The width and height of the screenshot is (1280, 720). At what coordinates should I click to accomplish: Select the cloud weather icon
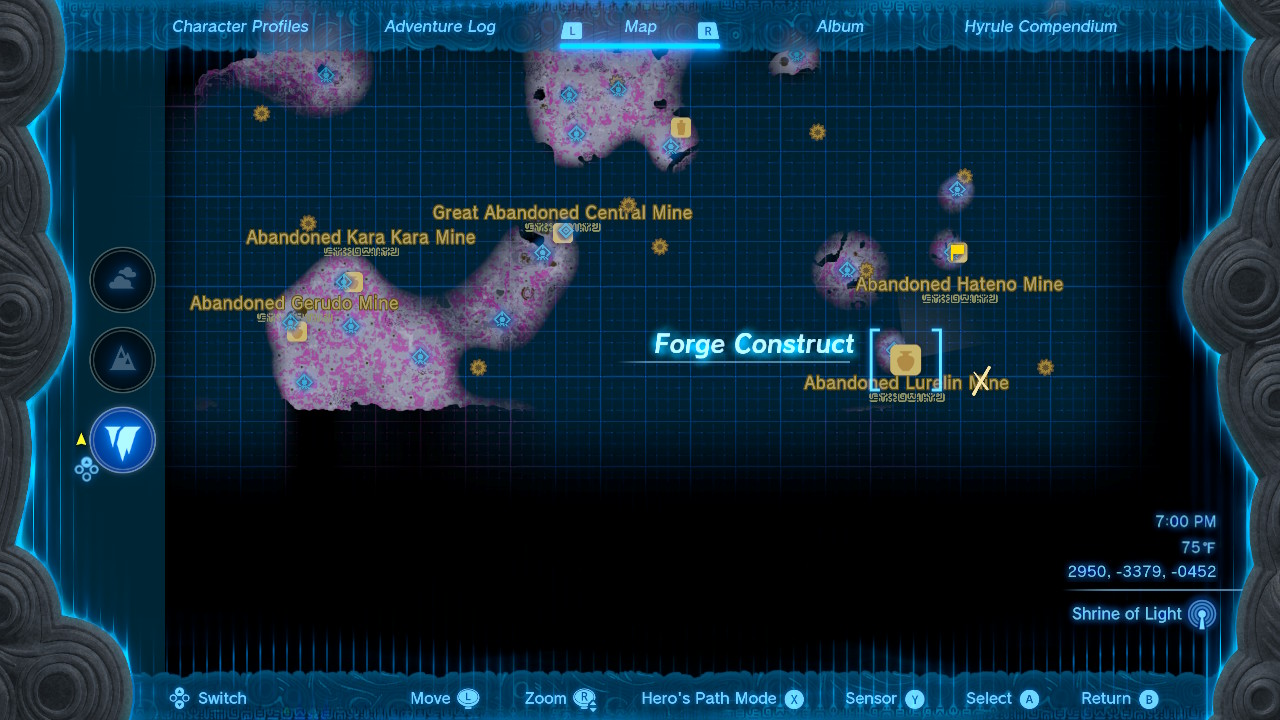[121, 280]
